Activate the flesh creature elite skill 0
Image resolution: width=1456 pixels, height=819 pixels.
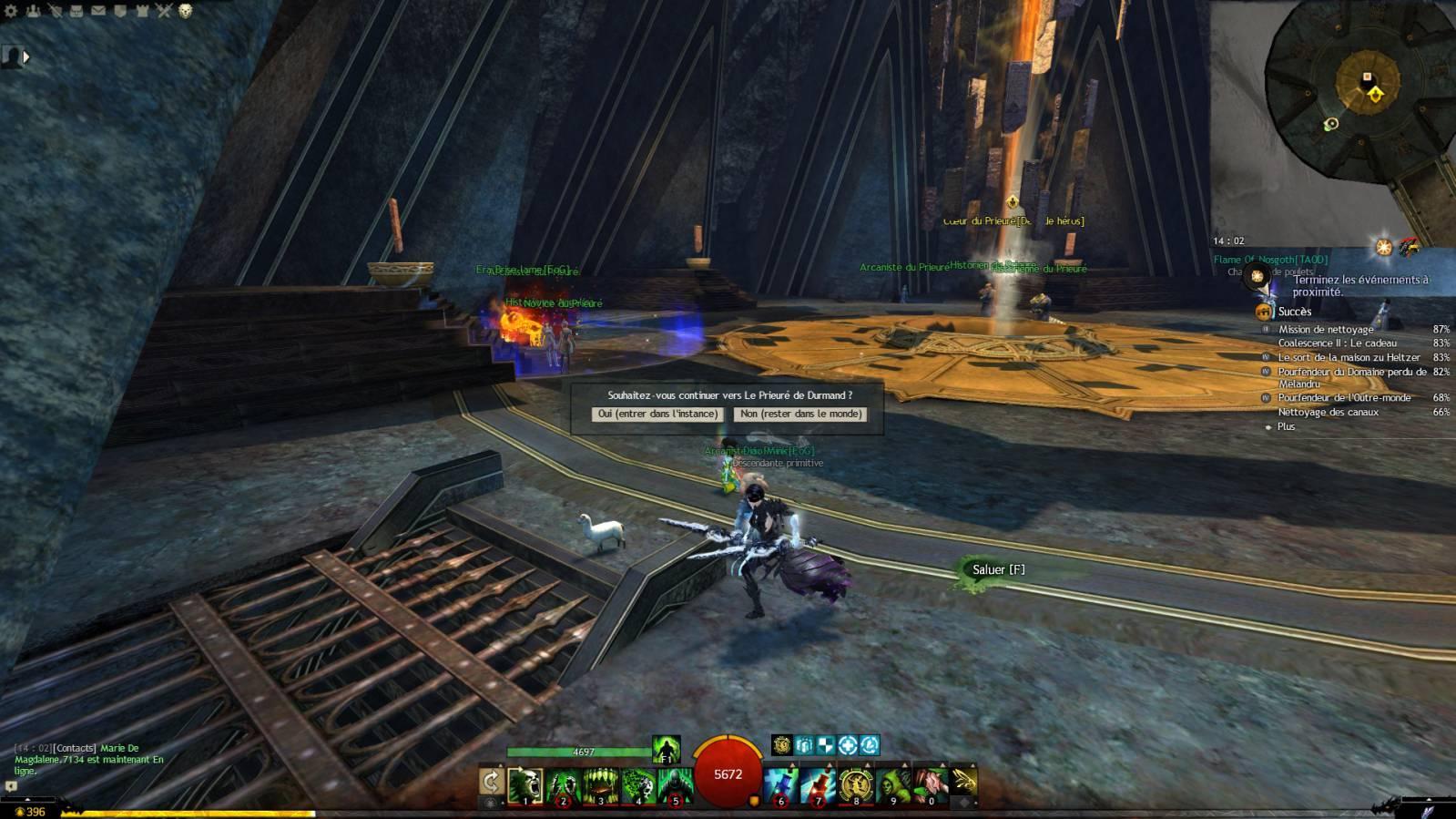pyautogui.click(x=931, y=784)
